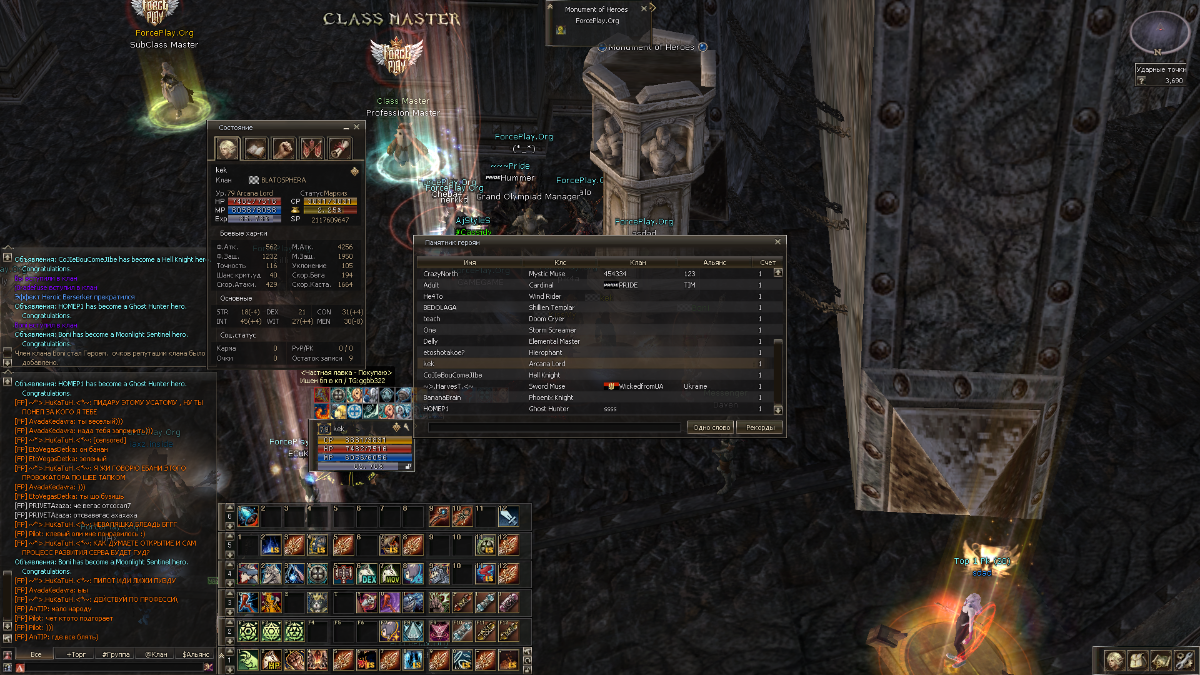Viewport: 1200px width, 675px height.
Task: Switch chat to the '$Альянс' alliance tab
Action: click(x=194, y=654)
